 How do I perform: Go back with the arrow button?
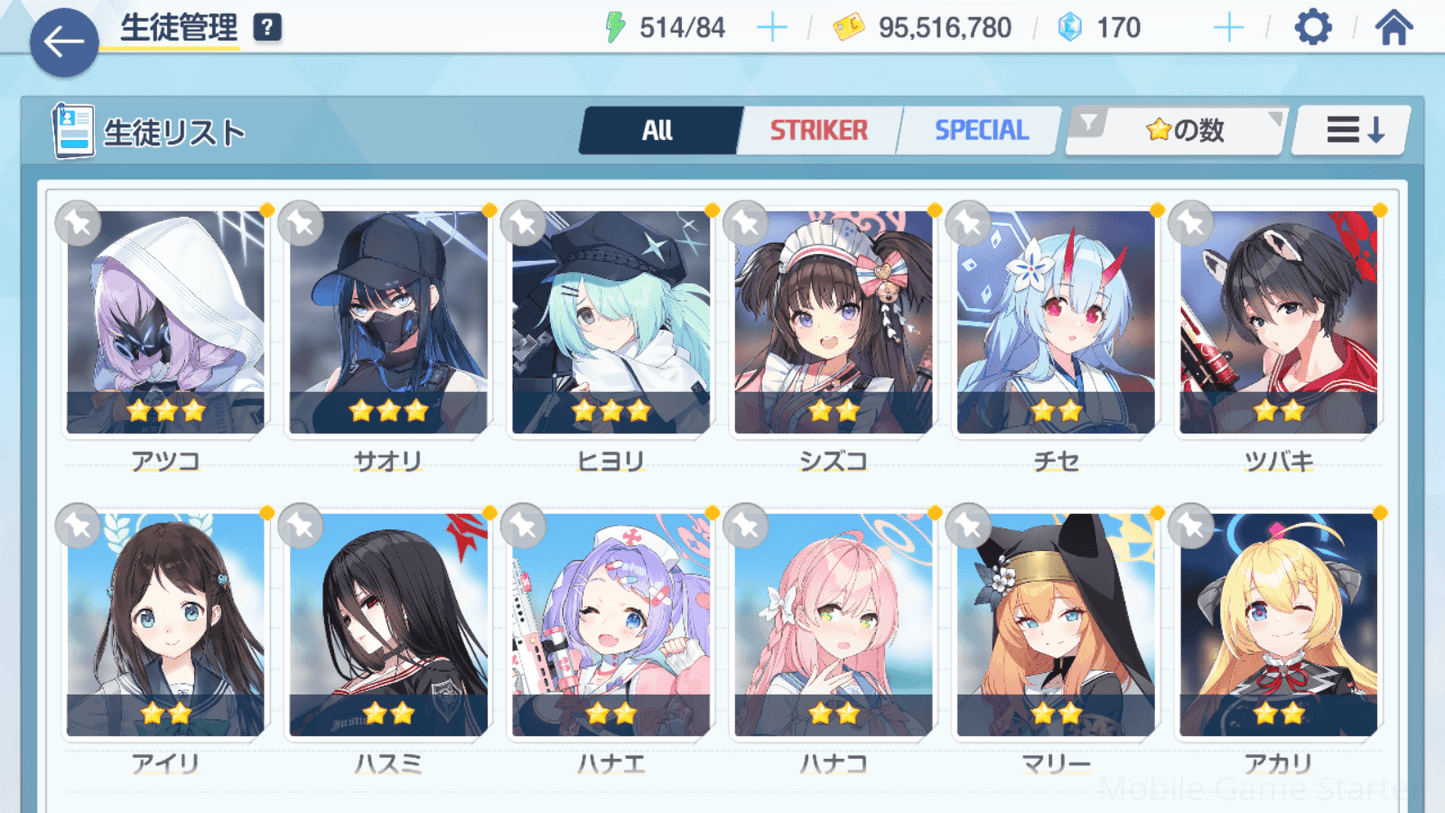click(x=64, y=42)
